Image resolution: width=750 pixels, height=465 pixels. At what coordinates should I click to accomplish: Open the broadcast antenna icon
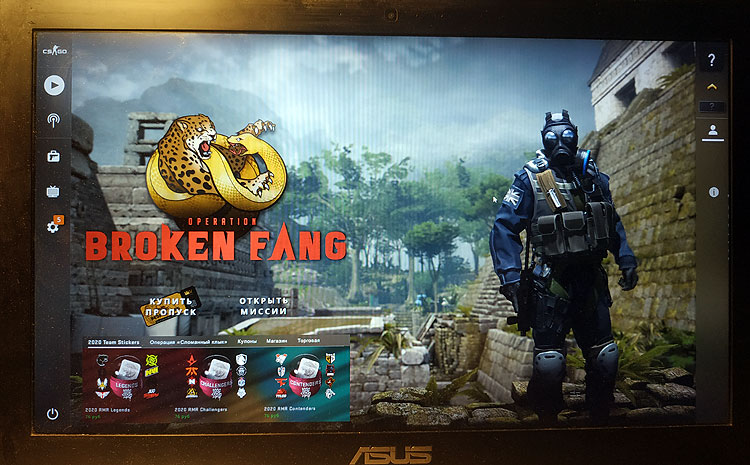[x=54, y=121]
